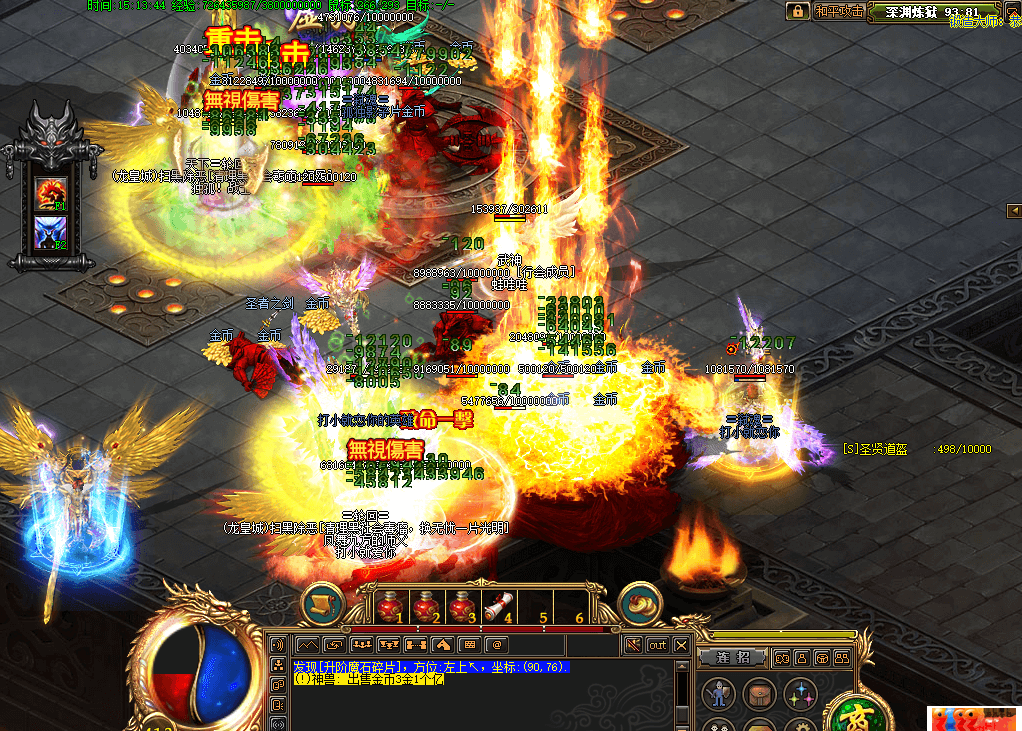Switch the 和平攻击 attack mode
Image resolution: width=1022 pixels, height=731 pixels.
tap(838, 11)
